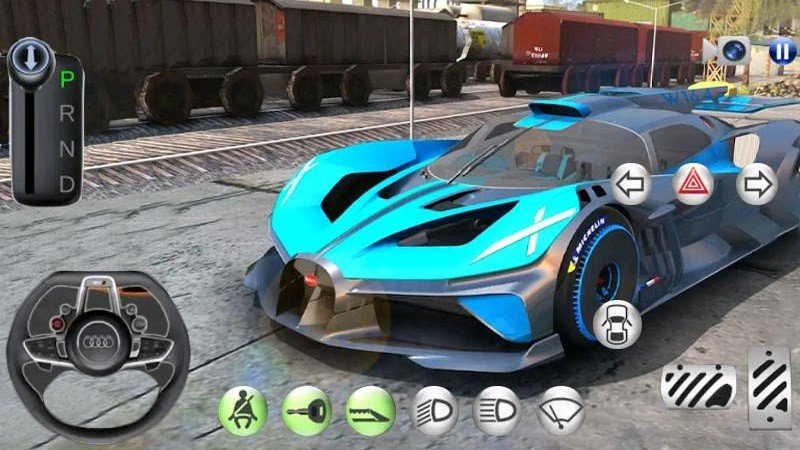The height and width of the screenshot is (450, 800).
Task: Activate the windshield wipers
Action: pyautogui.click(x=561, y=409)
